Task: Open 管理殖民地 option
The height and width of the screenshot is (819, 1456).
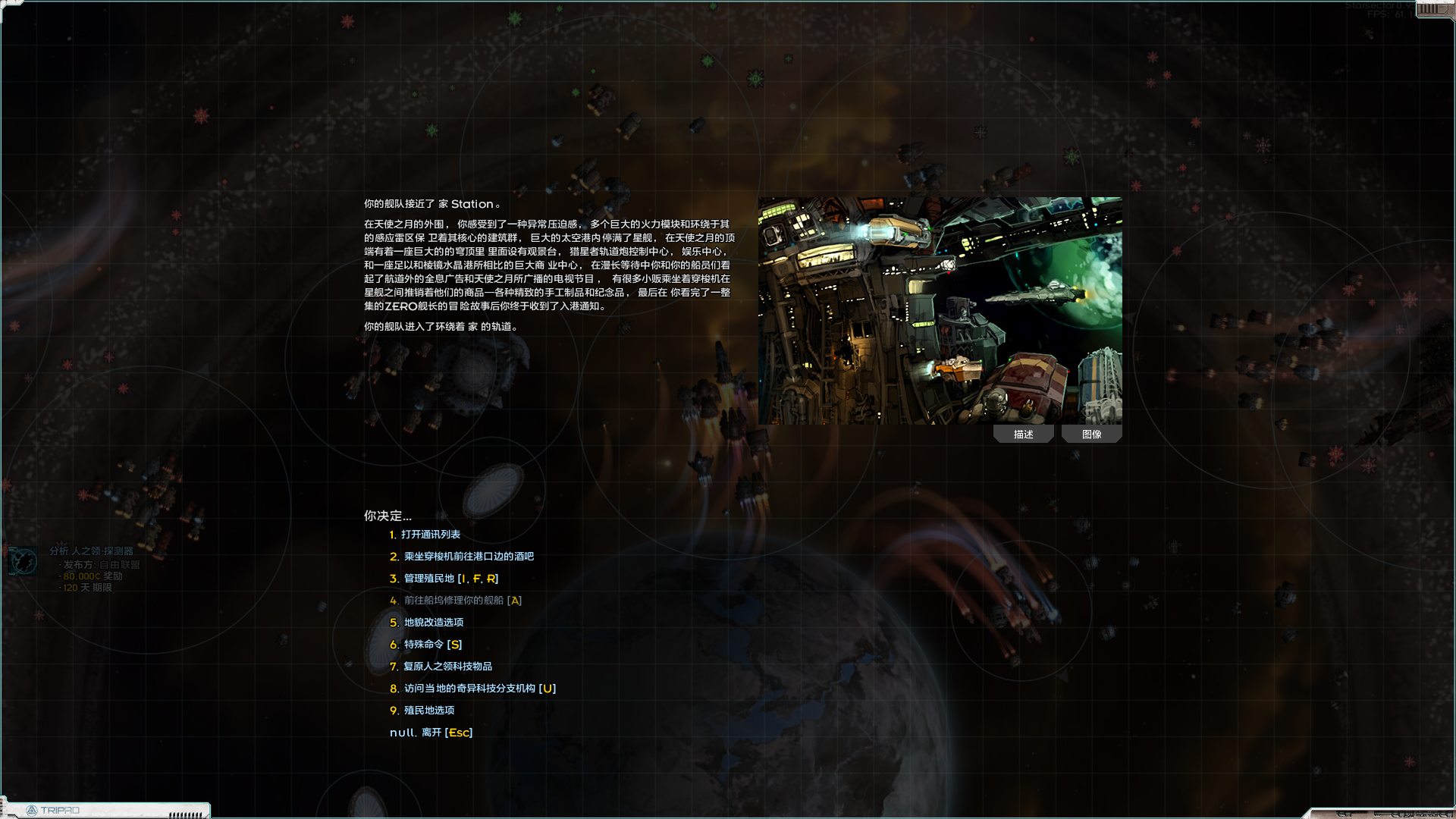Action: 447,578
